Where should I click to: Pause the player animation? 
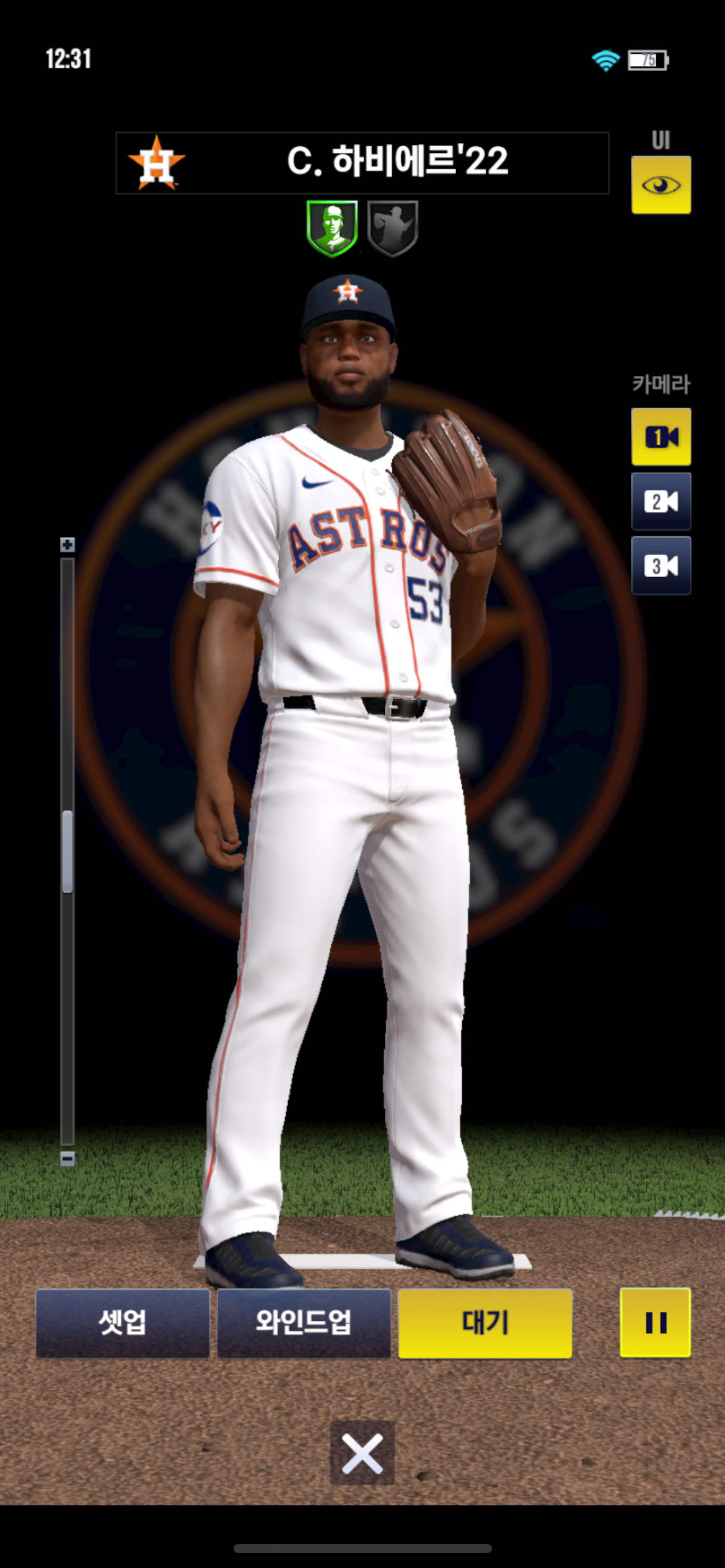655,1323
